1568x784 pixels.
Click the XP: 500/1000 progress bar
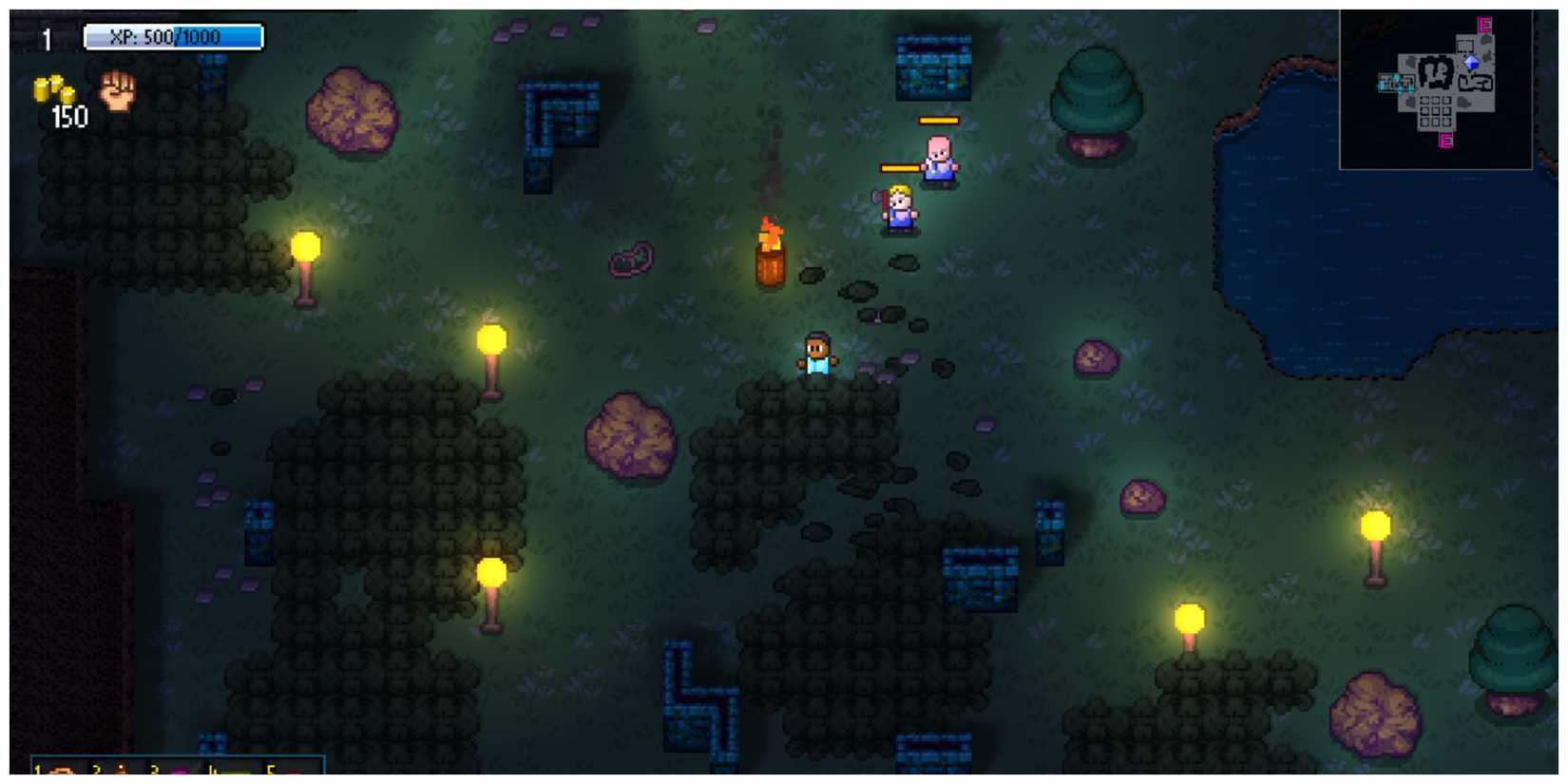point(173,36)
